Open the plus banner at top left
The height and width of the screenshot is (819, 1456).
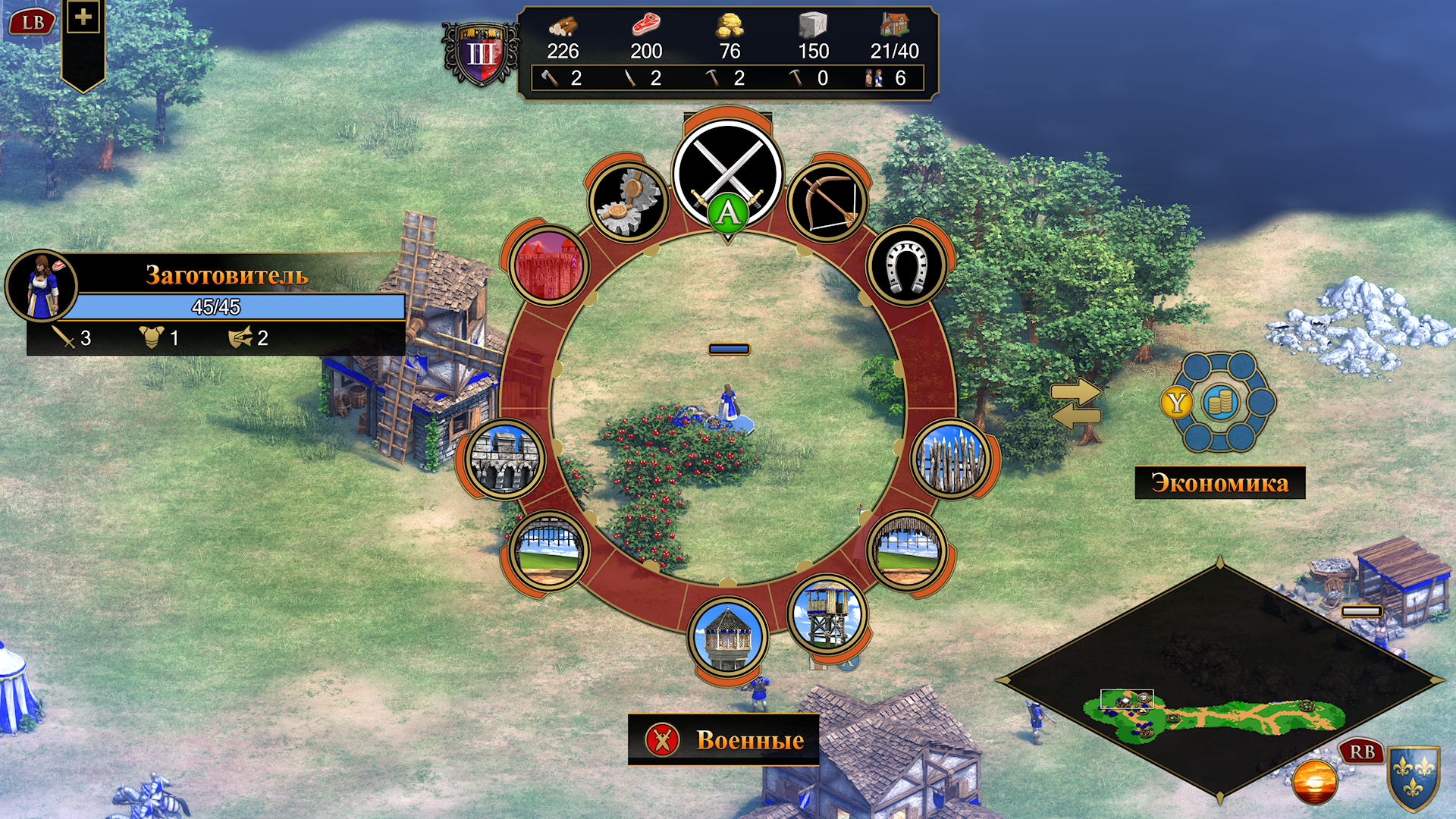pyautogui.click(x=83, y=17)
